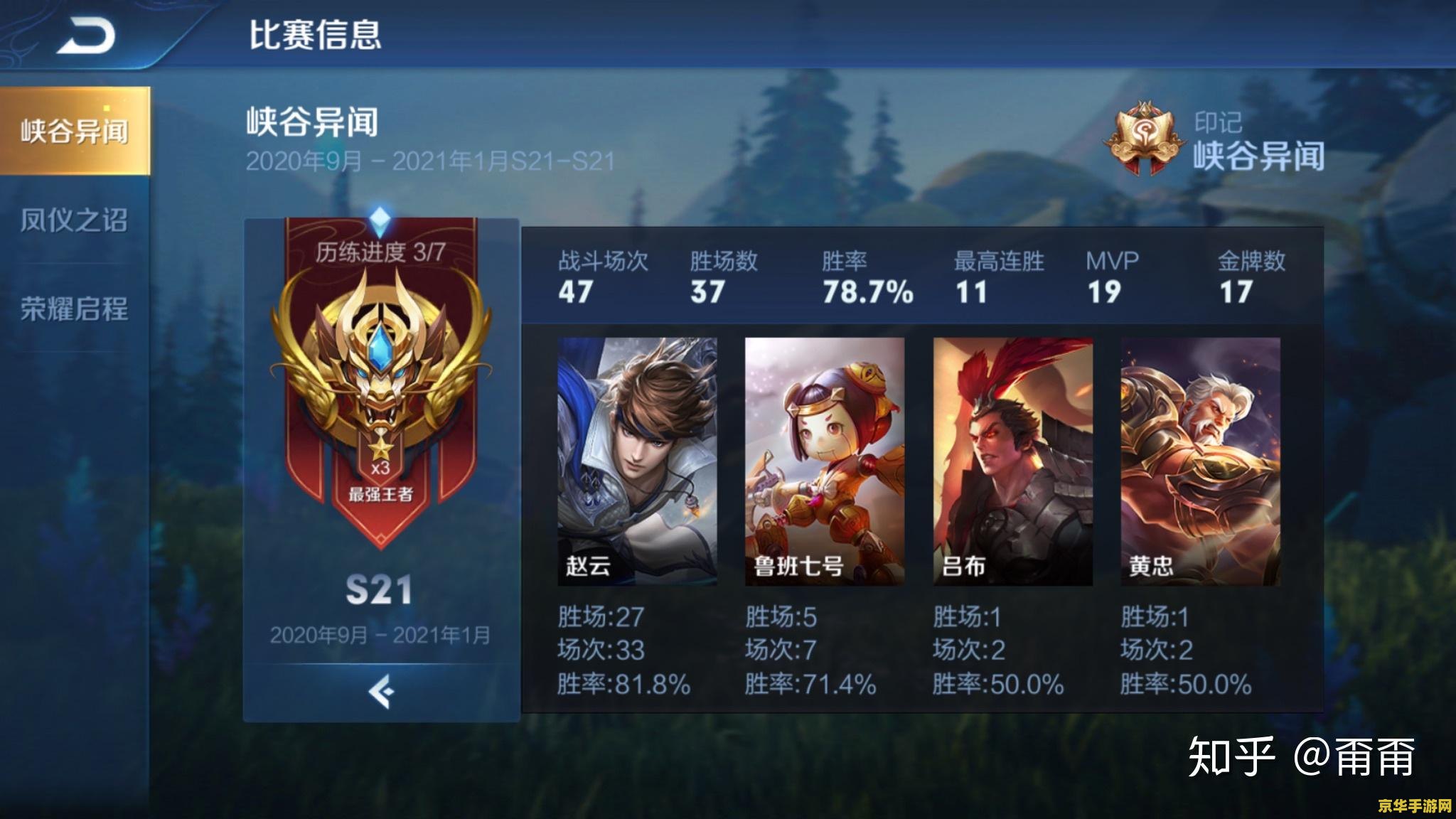Image resolution: width=1456 pixels, height=819 pixels.
Task: Open 赵云's hero portrait
Action: click(x=636, y=462)
